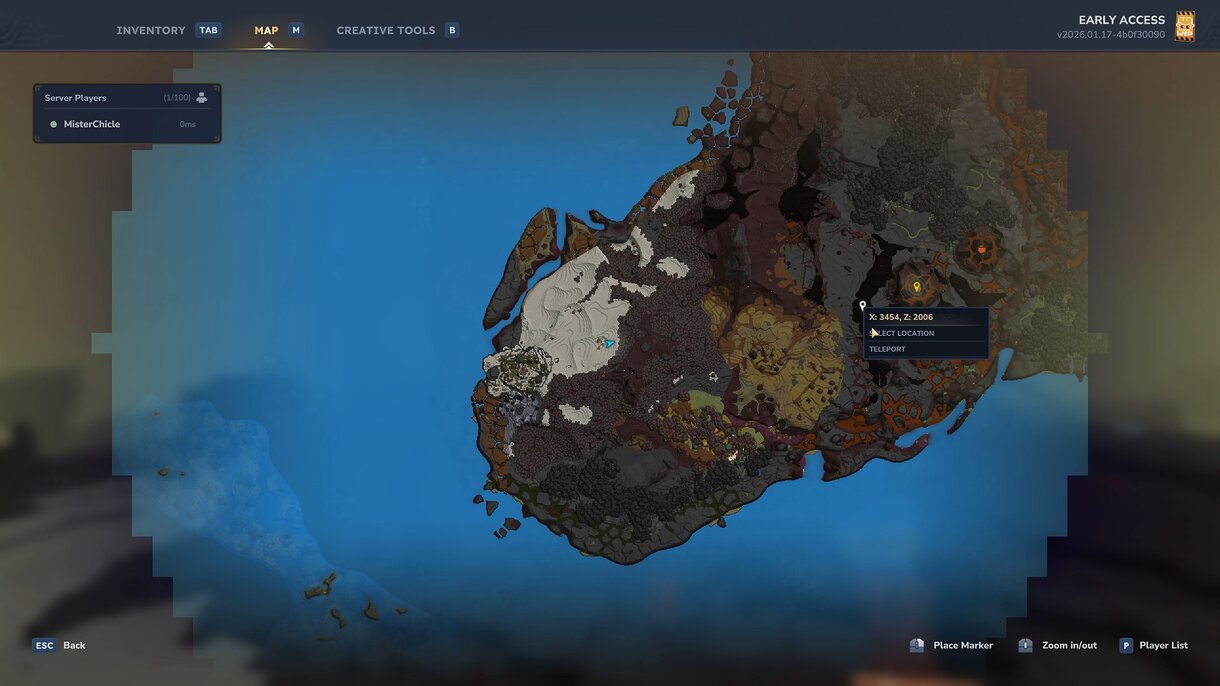Go back using the Back button
The height and width of the screenshot is (686, 1220).
(x=59, y=645)
